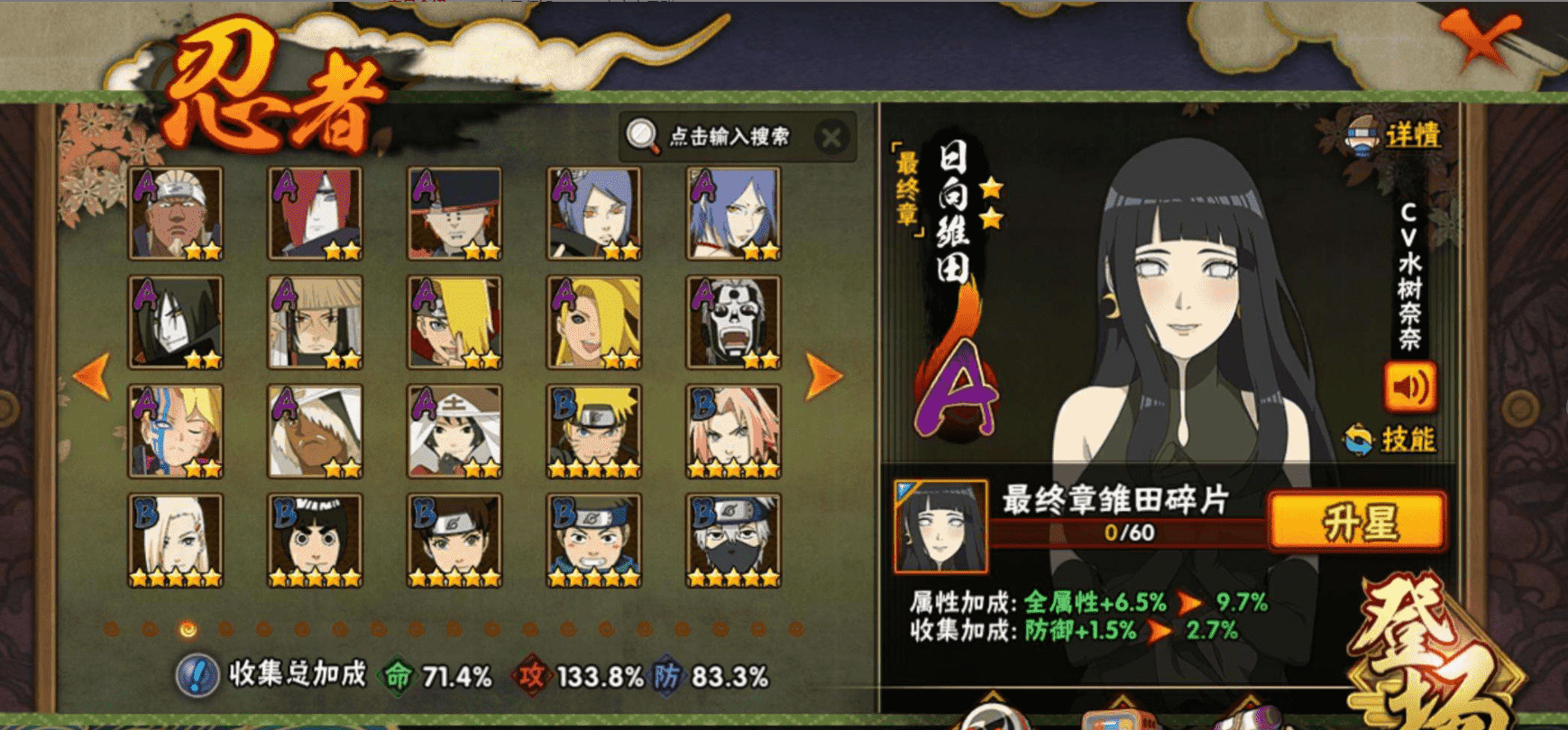Screen dimensions: 1568x730
Task: Tap the 最终章雏田碎片 fragment icon
Action: (x=940, y=527)
